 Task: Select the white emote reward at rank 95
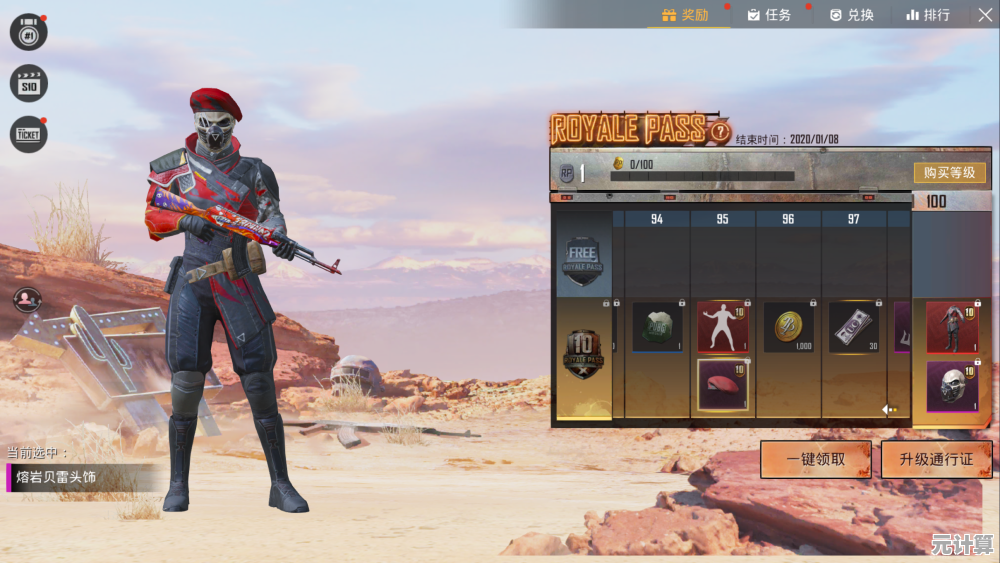point(722,327)
